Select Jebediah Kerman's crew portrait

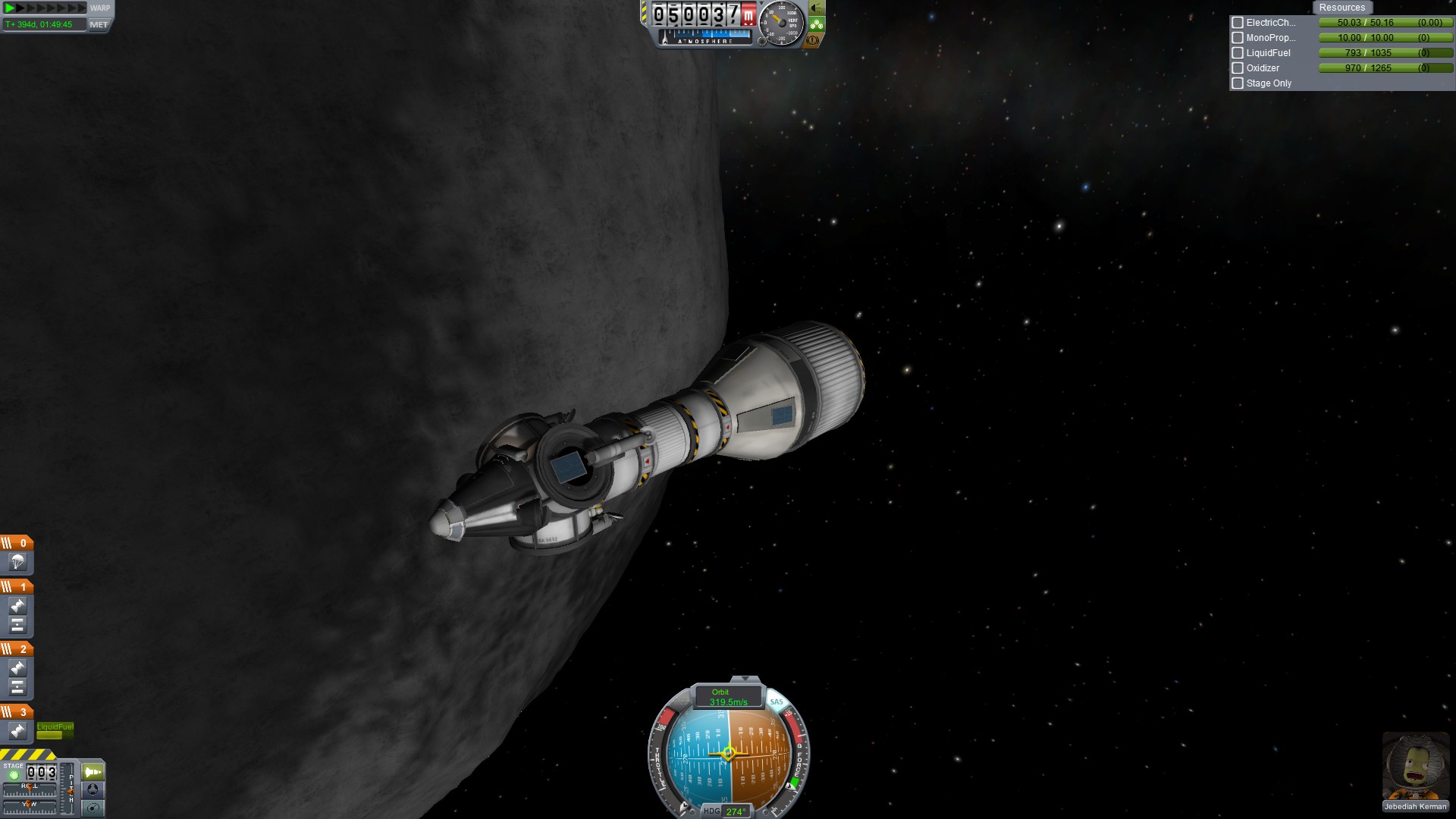click(x=1415, y=767)
